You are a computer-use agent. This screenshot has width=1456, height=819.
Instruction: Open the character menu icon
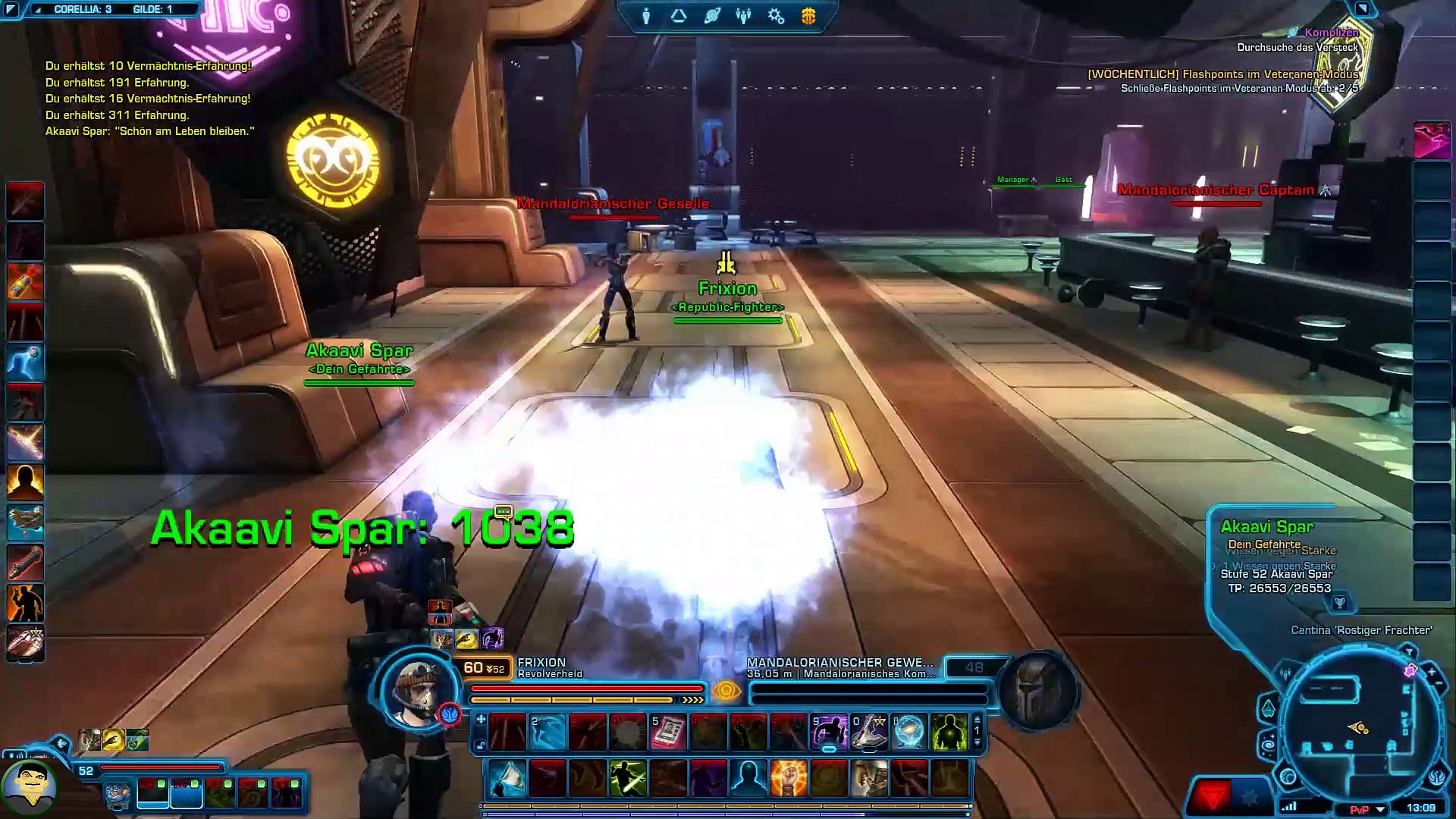tap(646, 16)
